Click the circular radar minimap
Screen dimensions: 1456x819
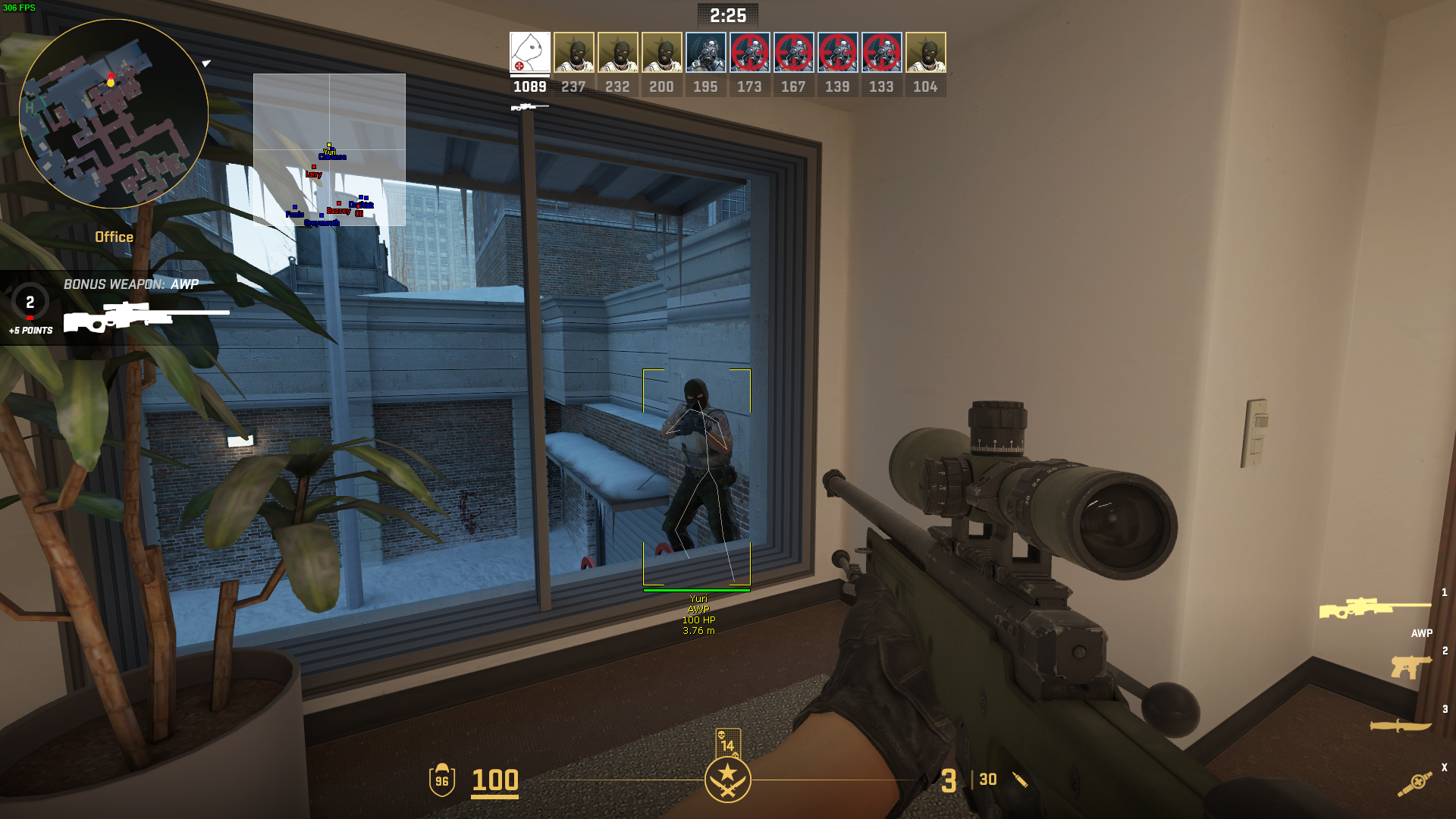point(114,114)
